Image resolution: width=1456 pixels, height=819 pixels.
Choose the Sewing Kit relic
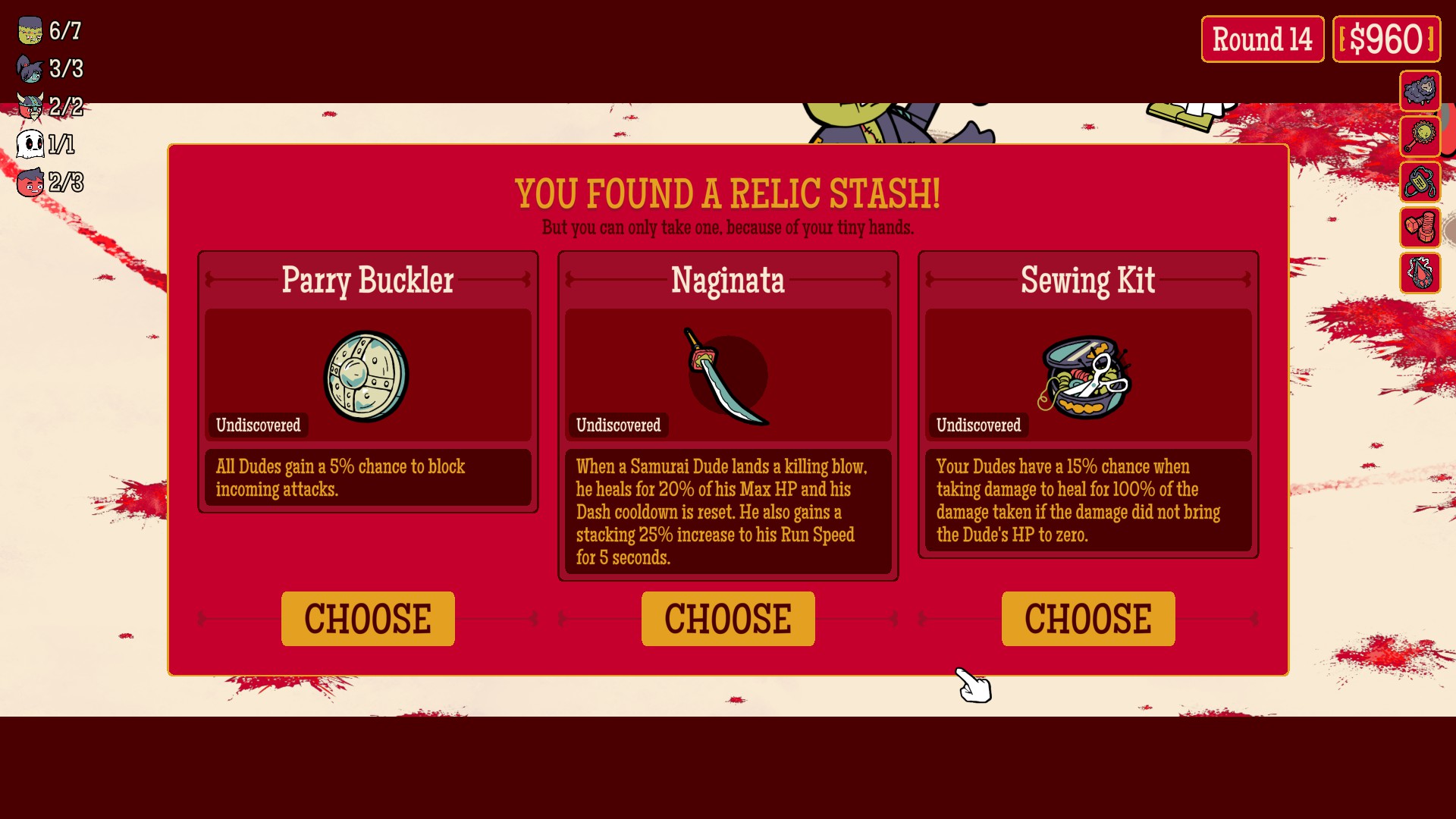(1087, 619)
